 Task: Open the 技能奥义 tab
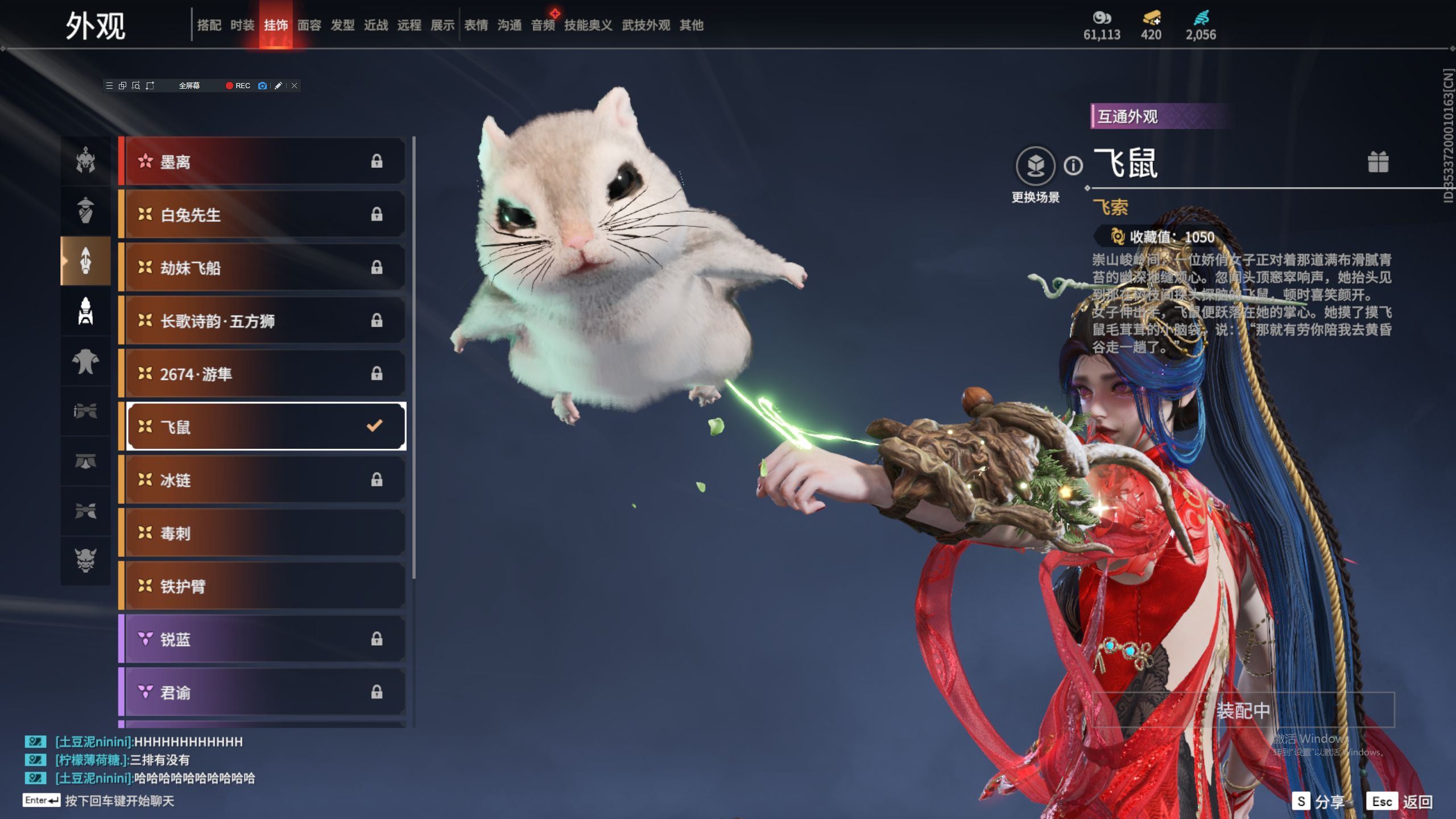pyautogui.click(x=588, y=25)
